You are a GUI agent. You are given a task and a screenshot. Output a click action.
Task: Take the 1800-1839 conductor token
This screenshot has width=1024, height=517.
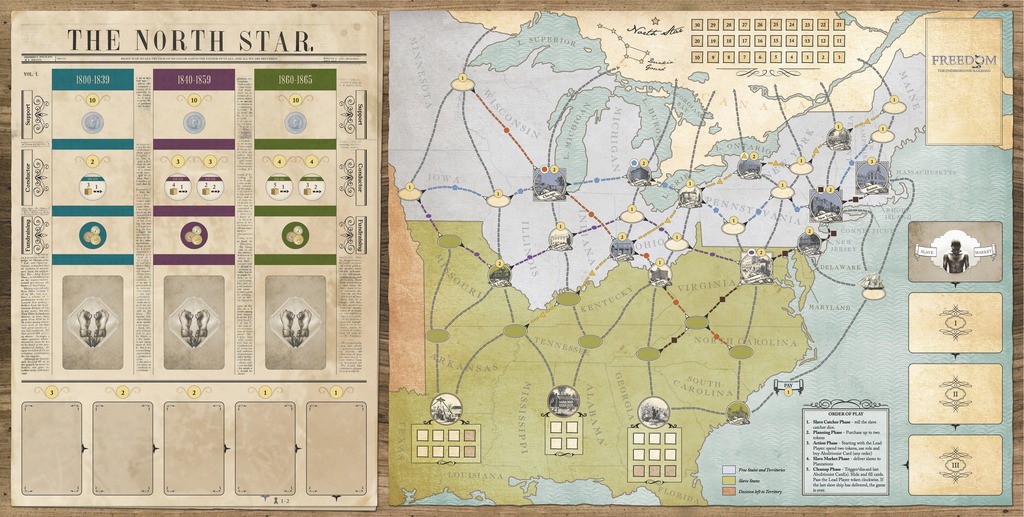point(93,187)
